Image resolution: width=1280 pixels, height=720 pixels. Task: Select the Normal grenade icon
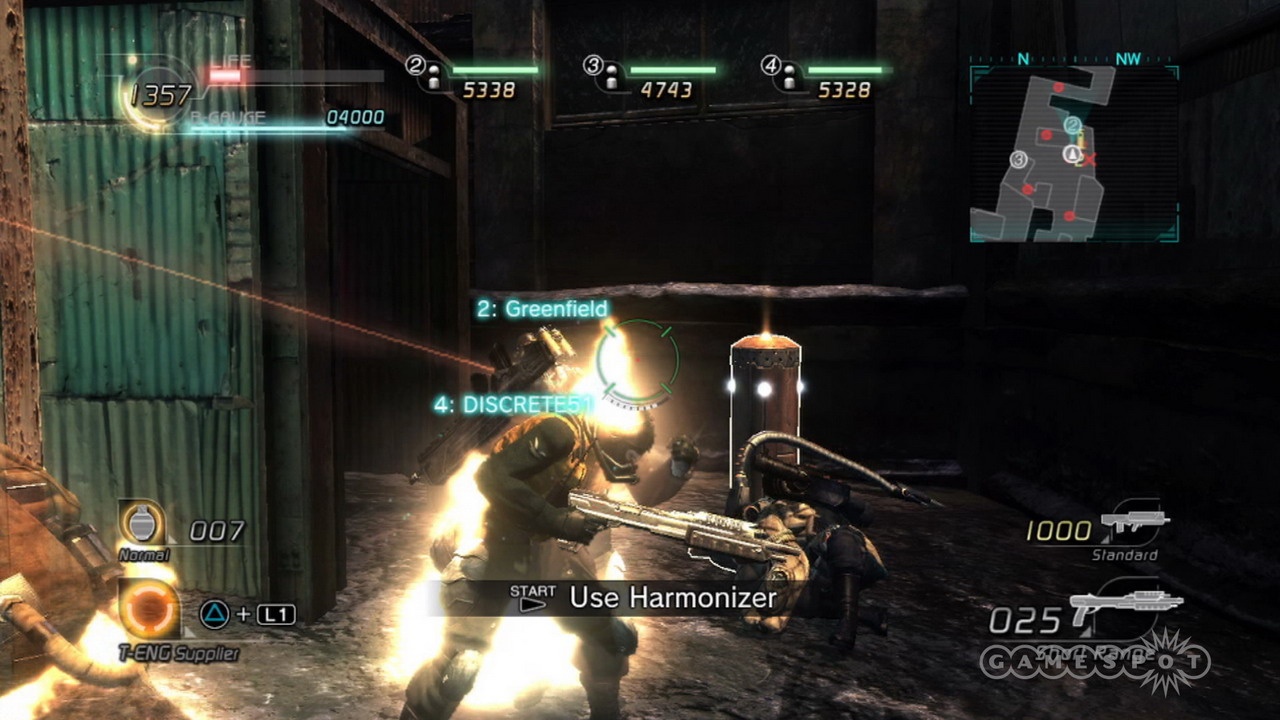[x=143, y=523]
